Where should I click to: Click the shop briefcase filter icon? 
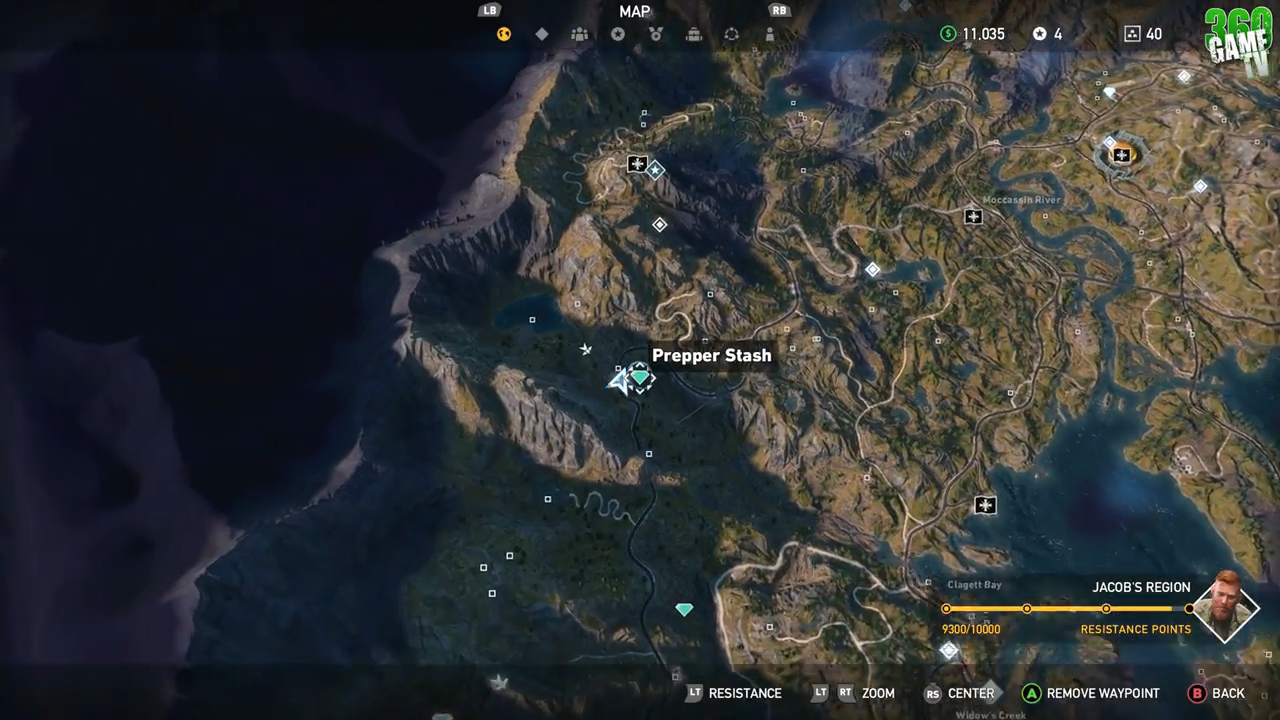click(694, 33)
